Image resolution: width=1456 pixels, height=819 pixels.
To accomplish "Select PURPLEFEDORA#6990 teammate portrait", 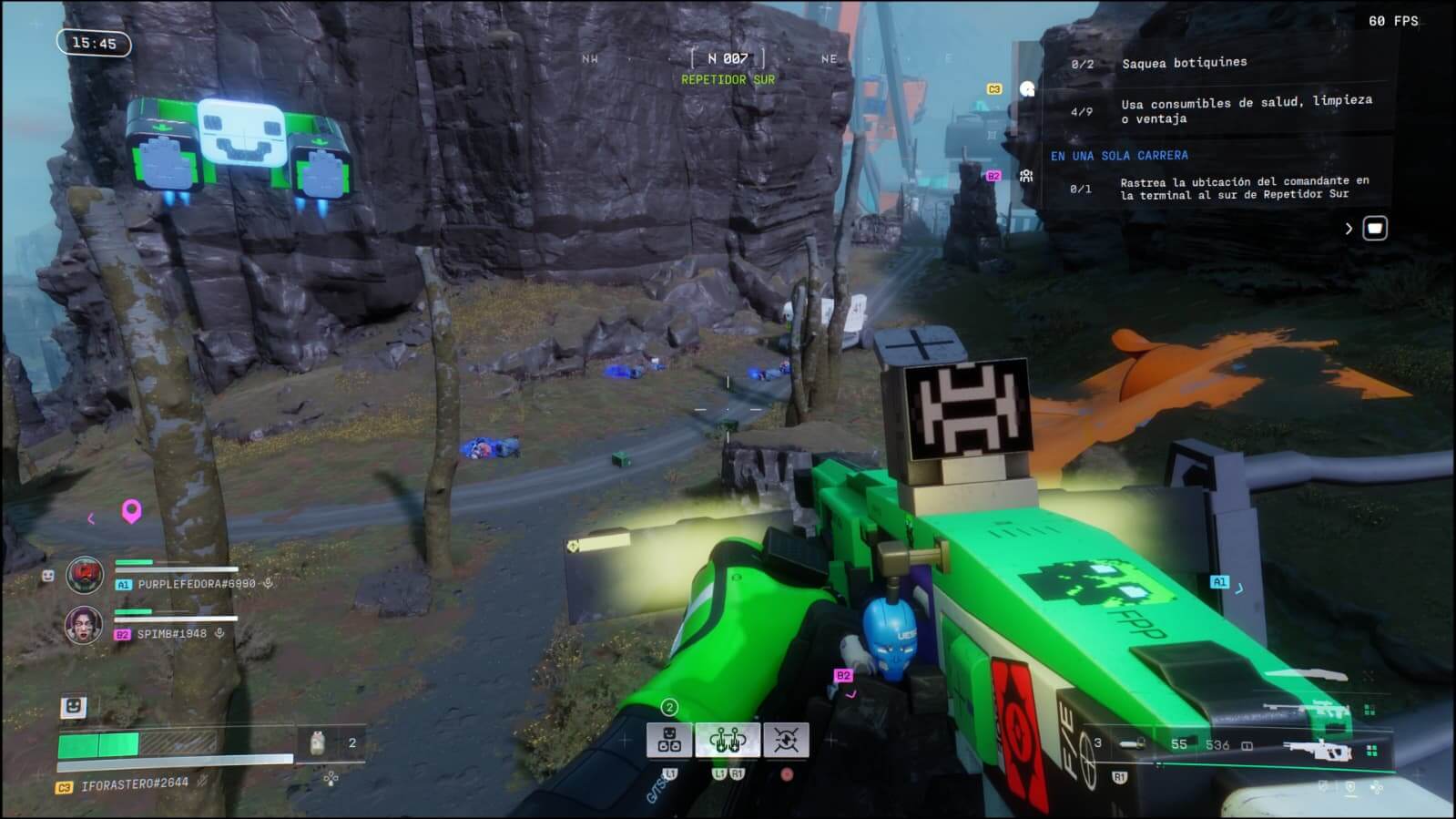I will pyautogui.click(x=85, y=576).
